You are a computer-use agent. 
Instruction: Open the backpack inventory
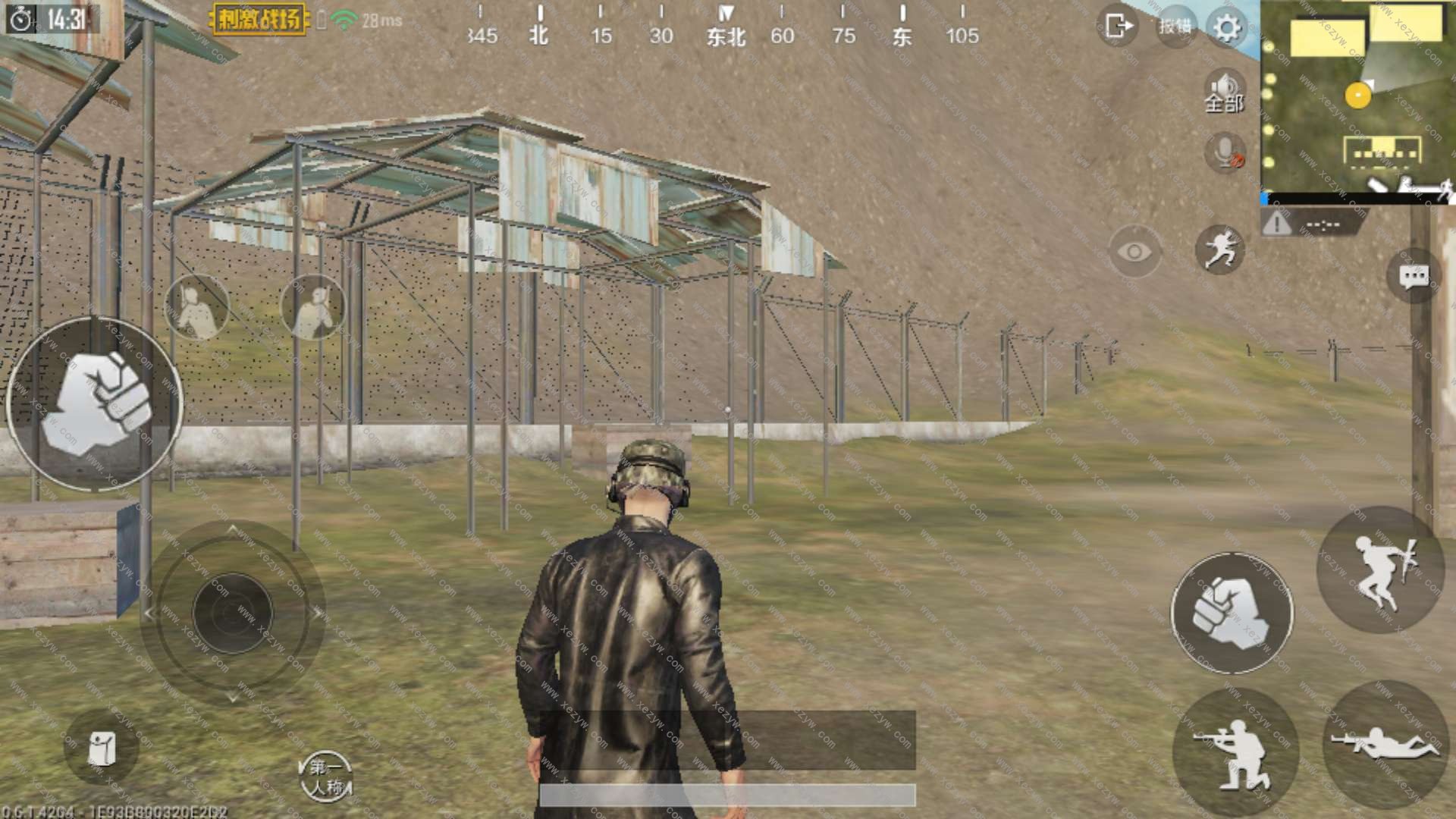tap(101, 748)
